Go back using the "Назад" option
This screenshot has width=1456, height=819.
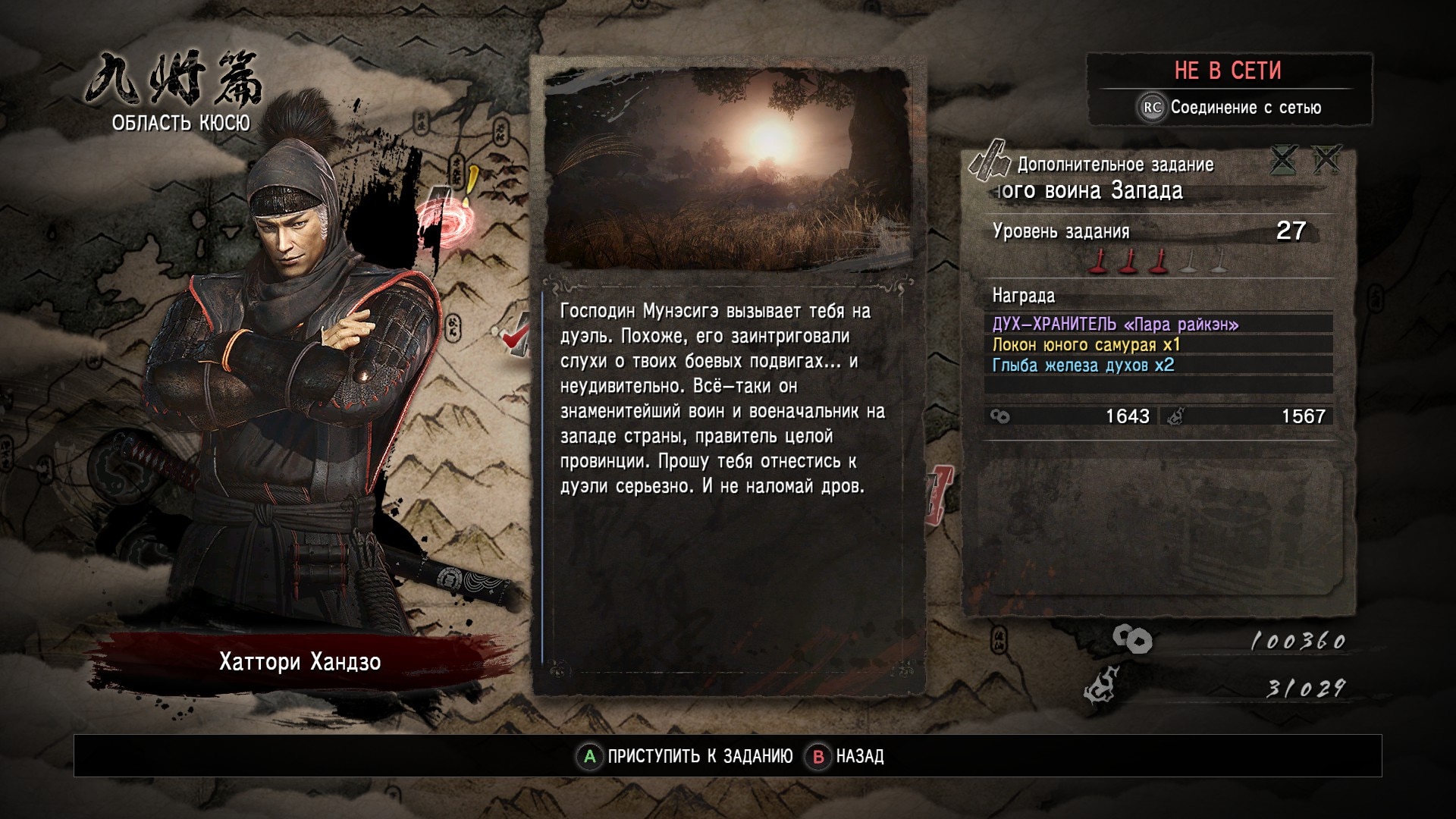point(846,756)
